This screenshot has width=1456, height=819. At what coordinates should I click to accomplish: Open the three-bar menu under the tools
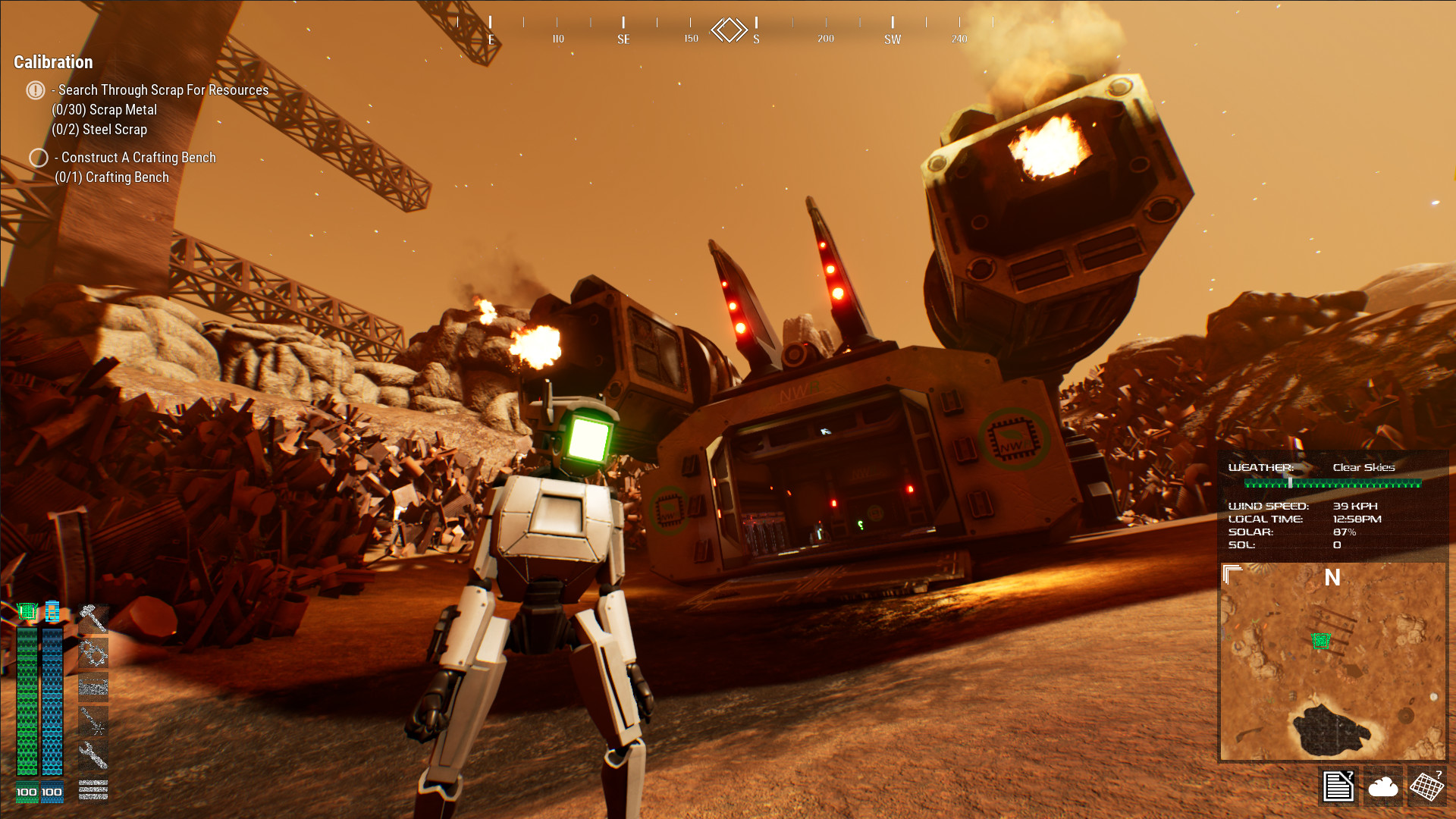[93, 790]
